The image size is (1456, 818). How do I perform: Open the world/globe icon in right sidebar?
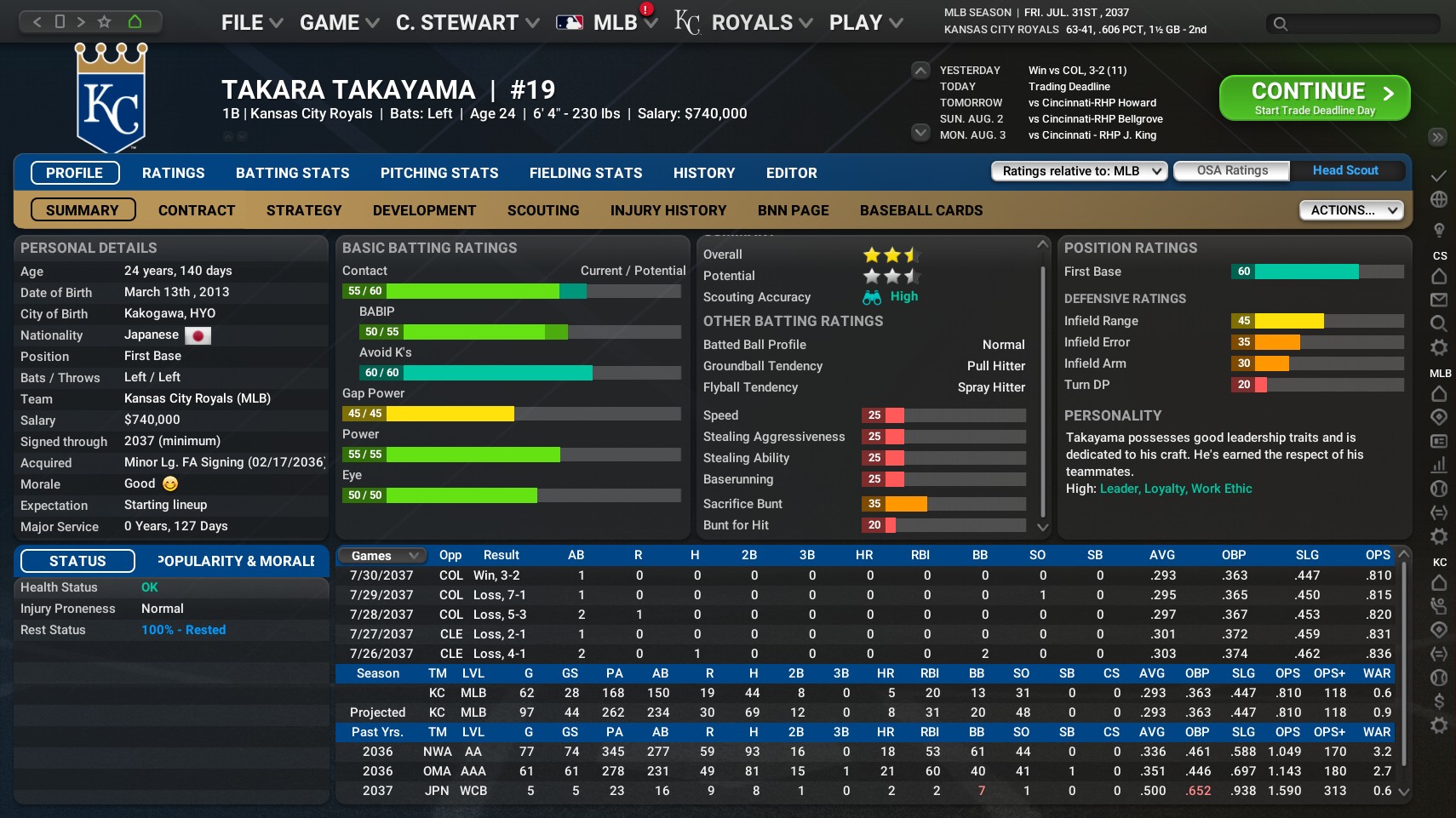pyautogui.click(x=1439, y=198)
